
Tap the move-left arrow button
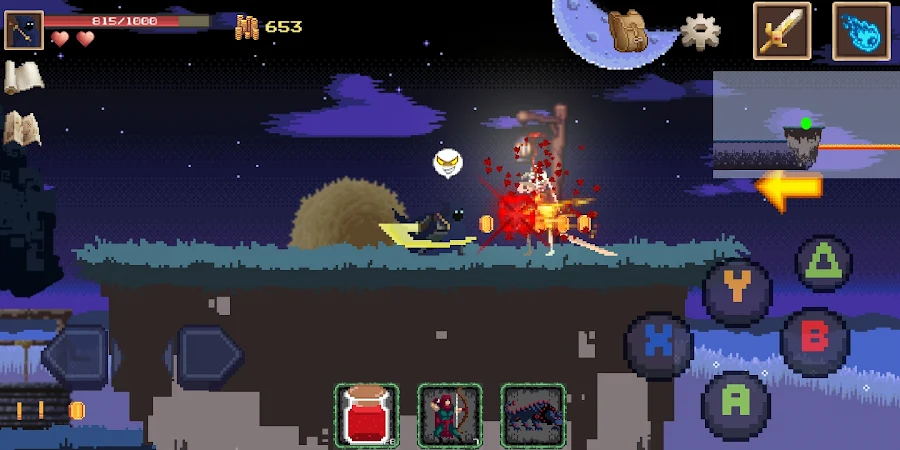[x=78, y=355]
